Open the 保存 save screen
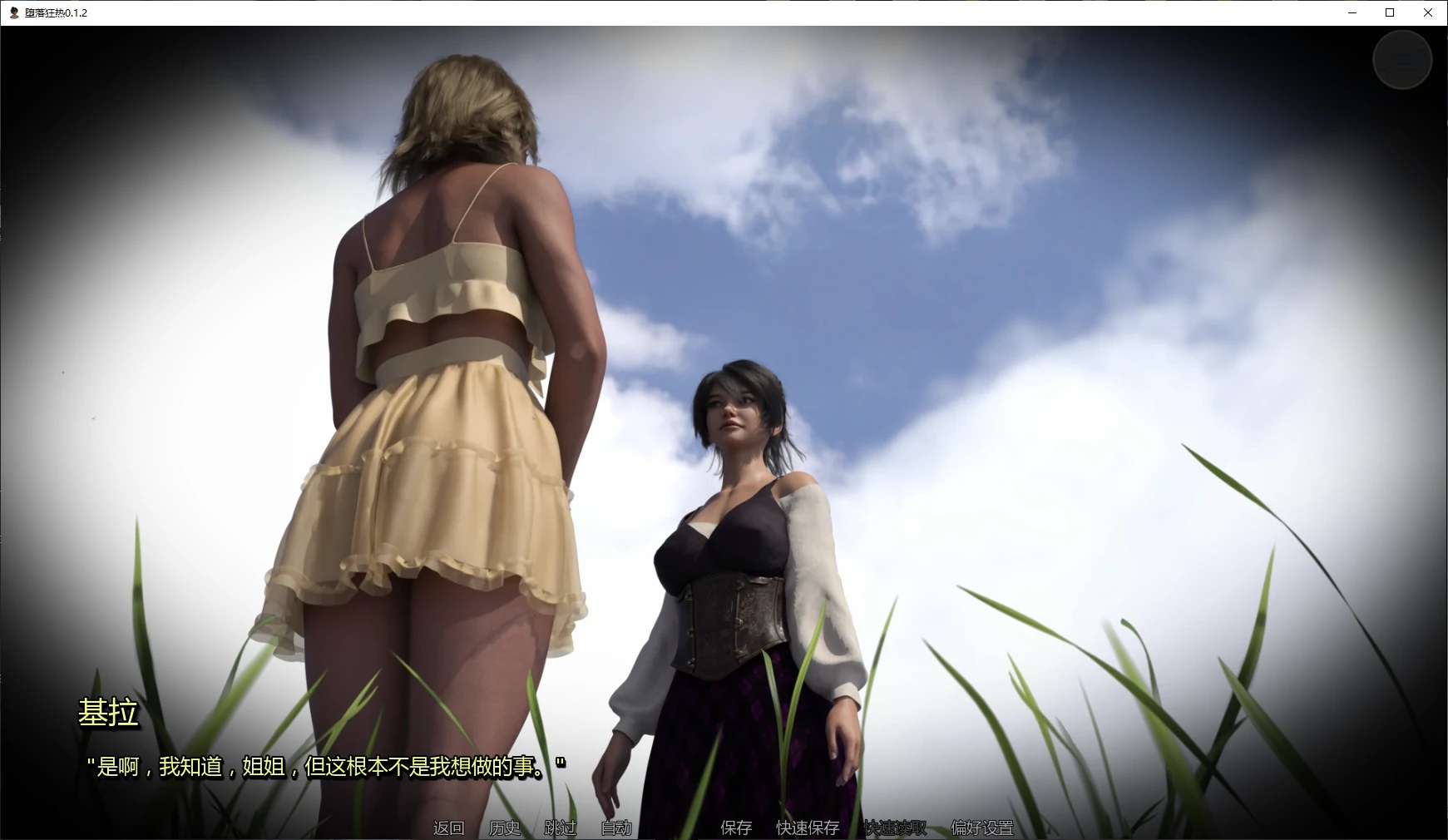The width and height of the screenshot is (1448, 840). point(735,828)
